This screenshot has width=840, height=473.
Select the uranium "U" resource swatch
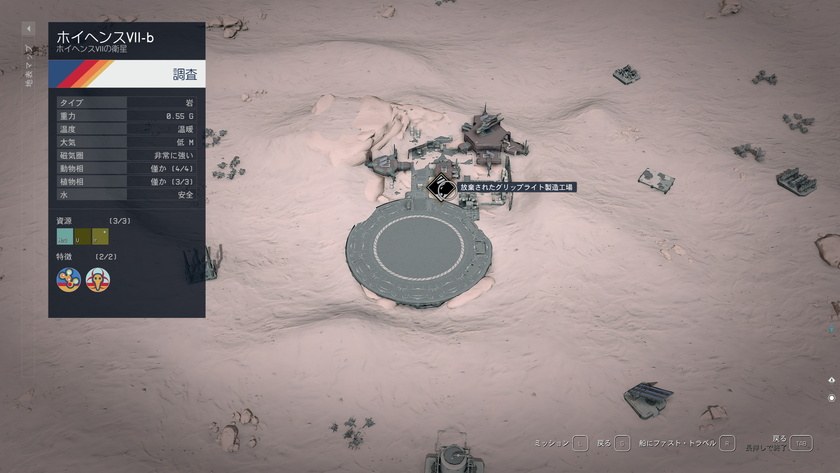(83, 237)
